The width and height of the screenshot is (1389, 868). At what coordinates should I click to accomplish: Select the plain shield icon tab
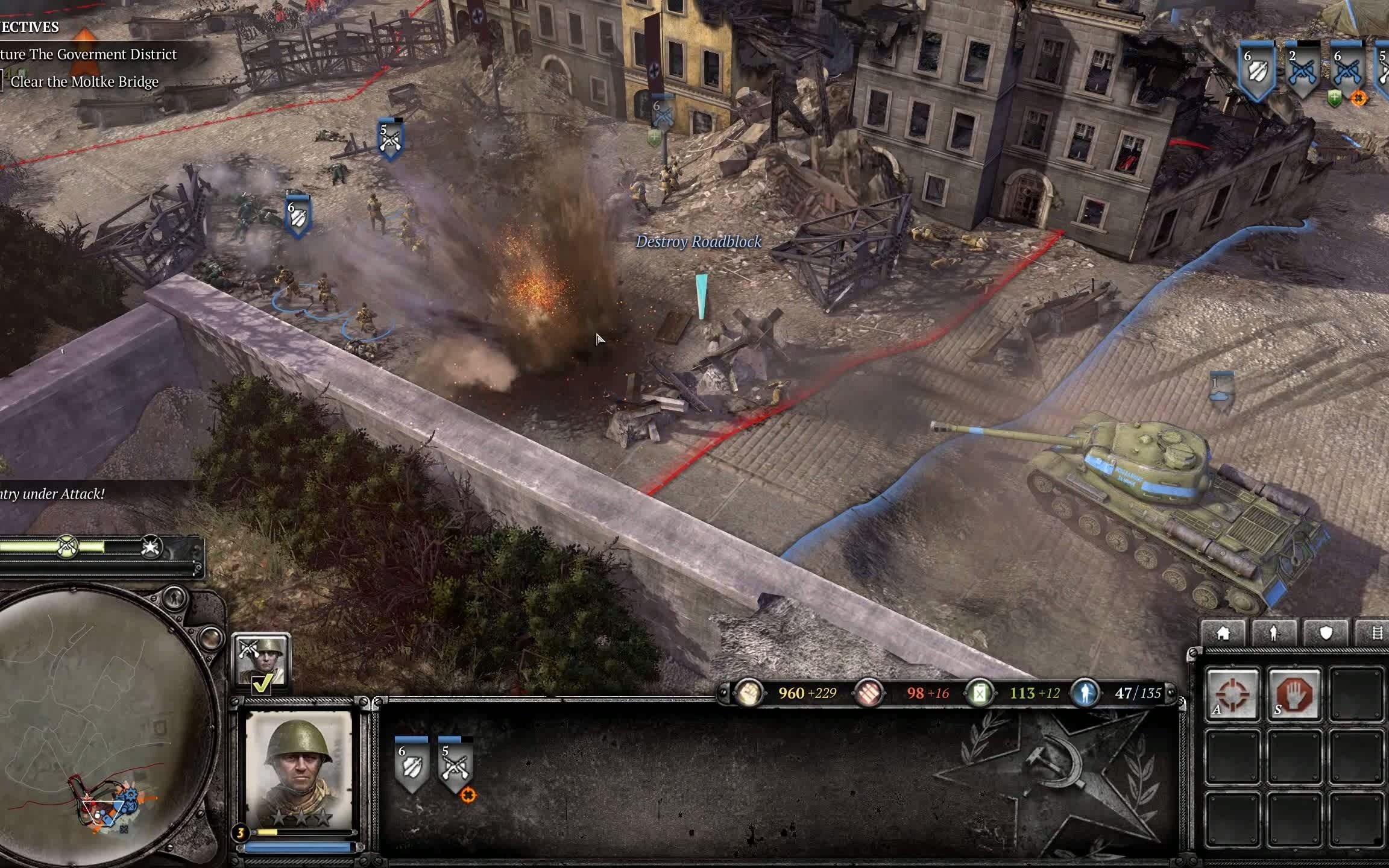click(x=1326, y=633)
